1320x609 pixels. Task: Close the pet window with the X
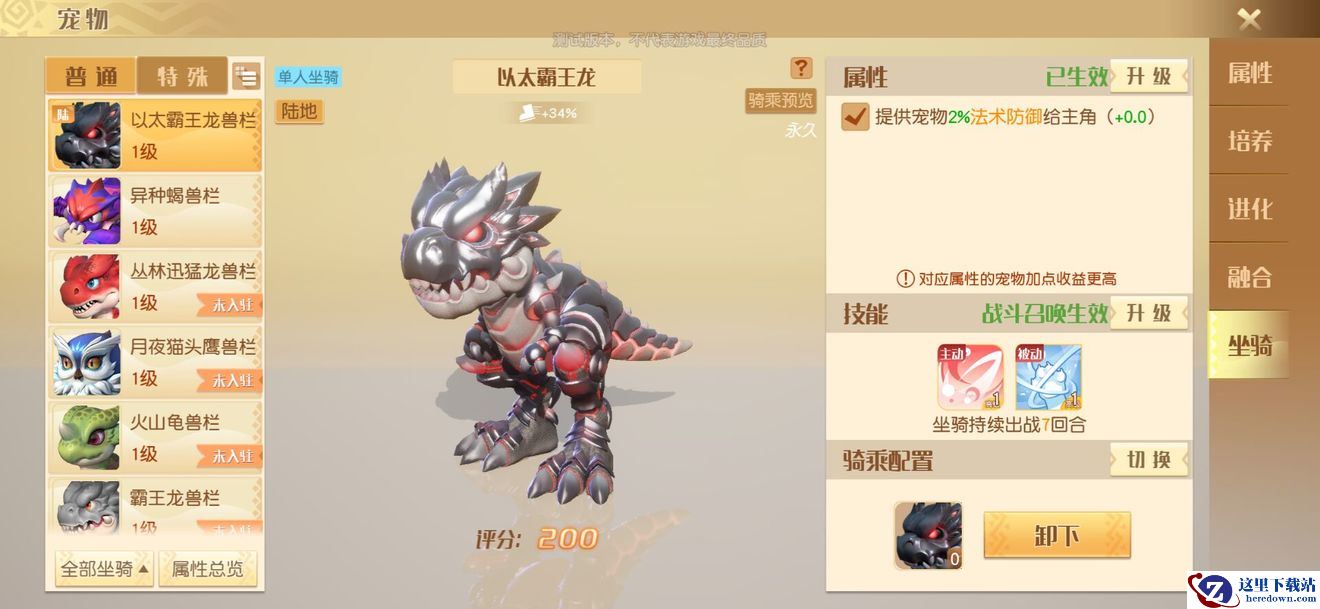tap(1249, 19)
